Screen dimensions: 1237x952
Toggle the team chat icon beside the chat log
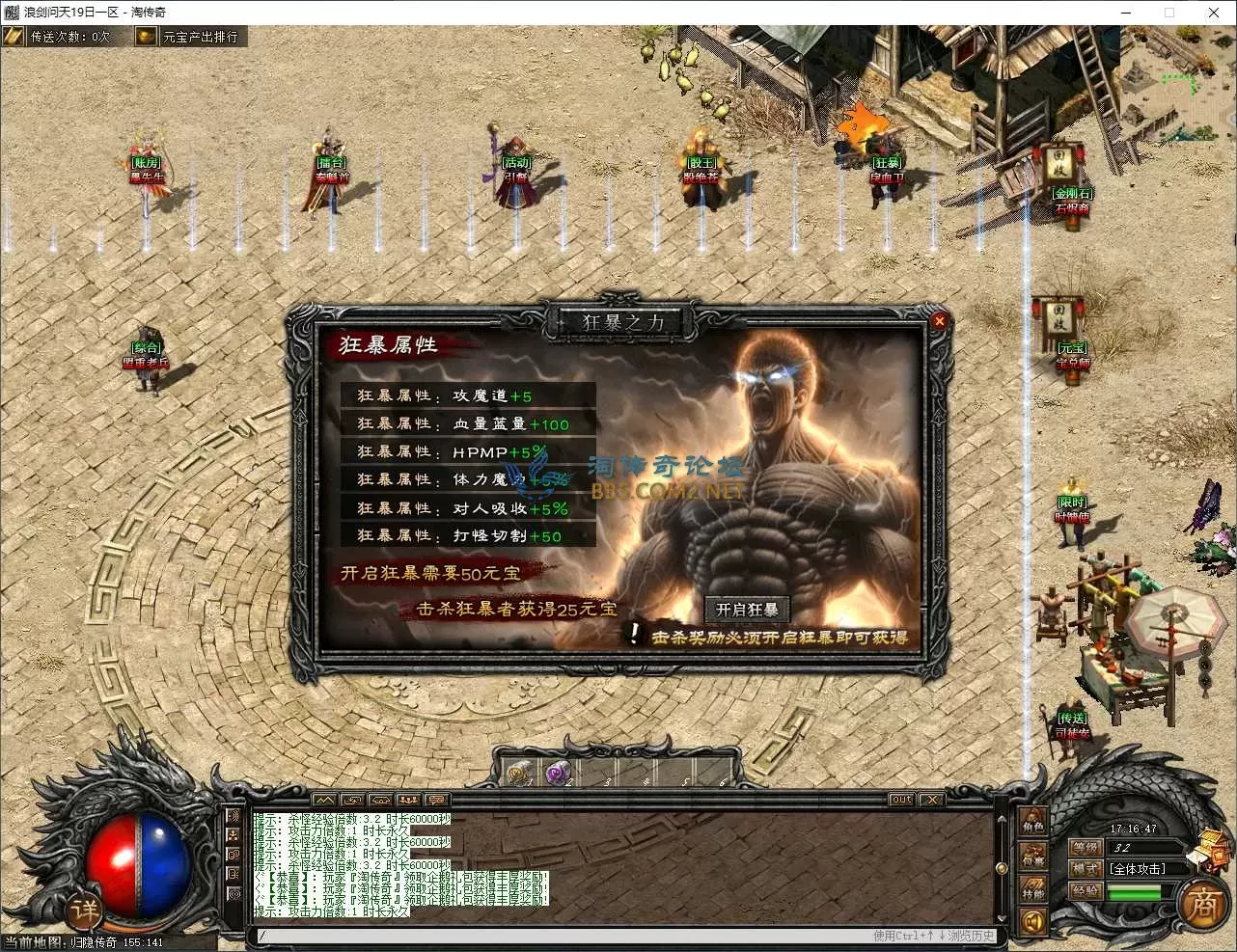[x=232, y=835]
